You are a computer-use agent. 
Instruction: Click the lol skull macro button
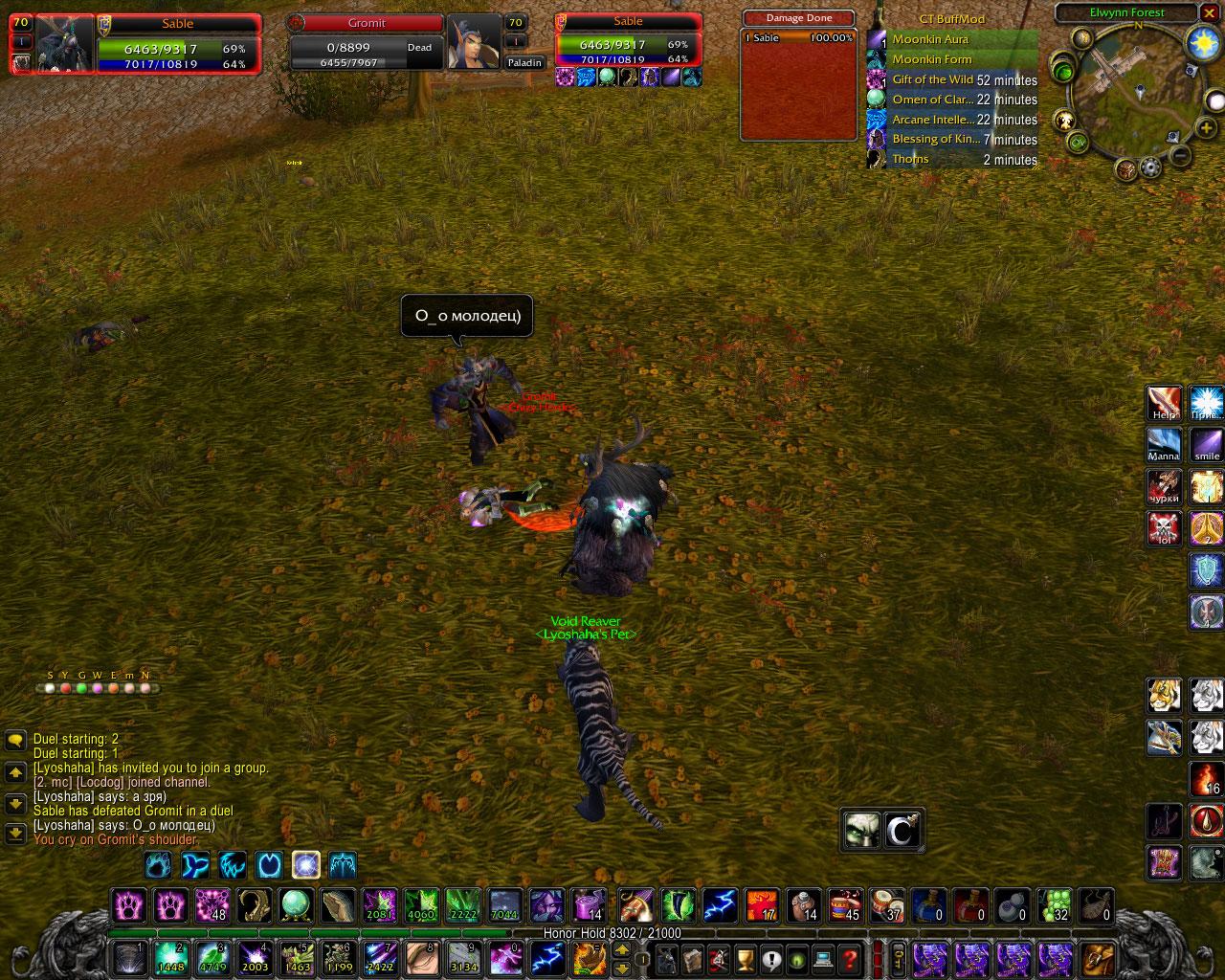coord(1165,527)
